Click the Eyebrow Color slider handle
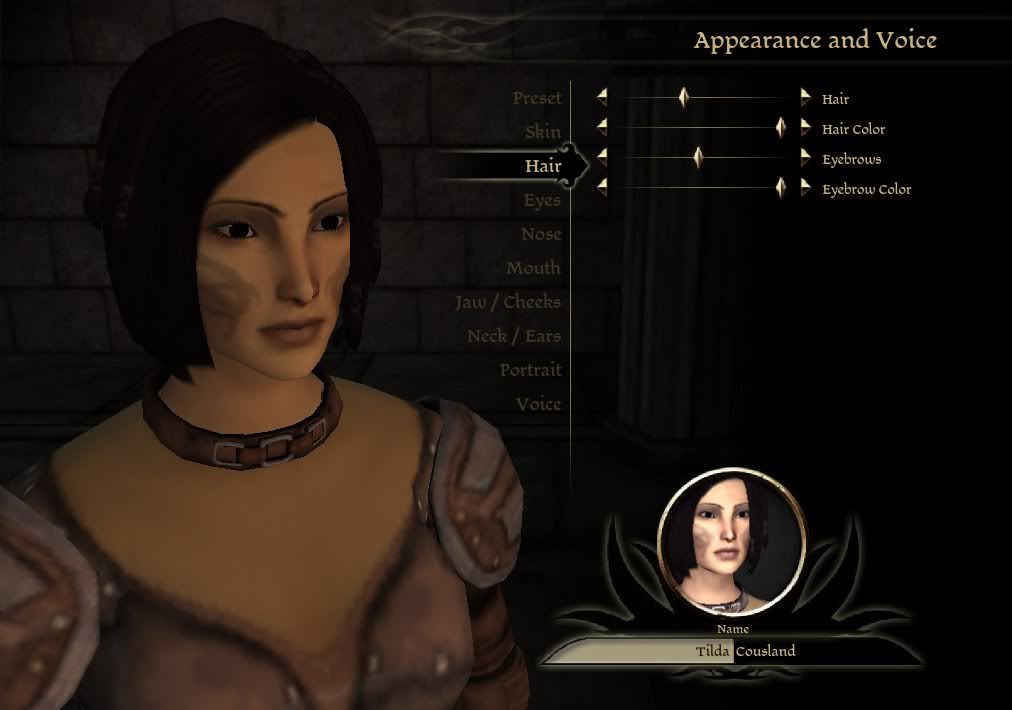 point(781,188)
